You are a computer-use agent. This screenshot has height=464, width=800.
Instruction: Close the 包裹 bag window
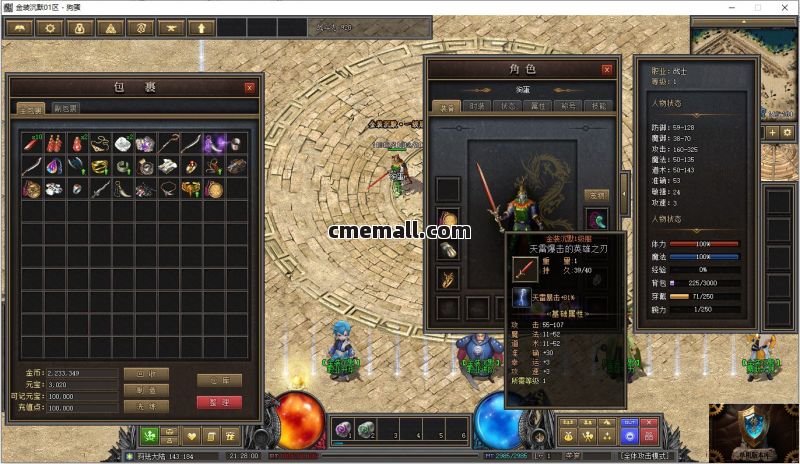click(x=249, y=87)
